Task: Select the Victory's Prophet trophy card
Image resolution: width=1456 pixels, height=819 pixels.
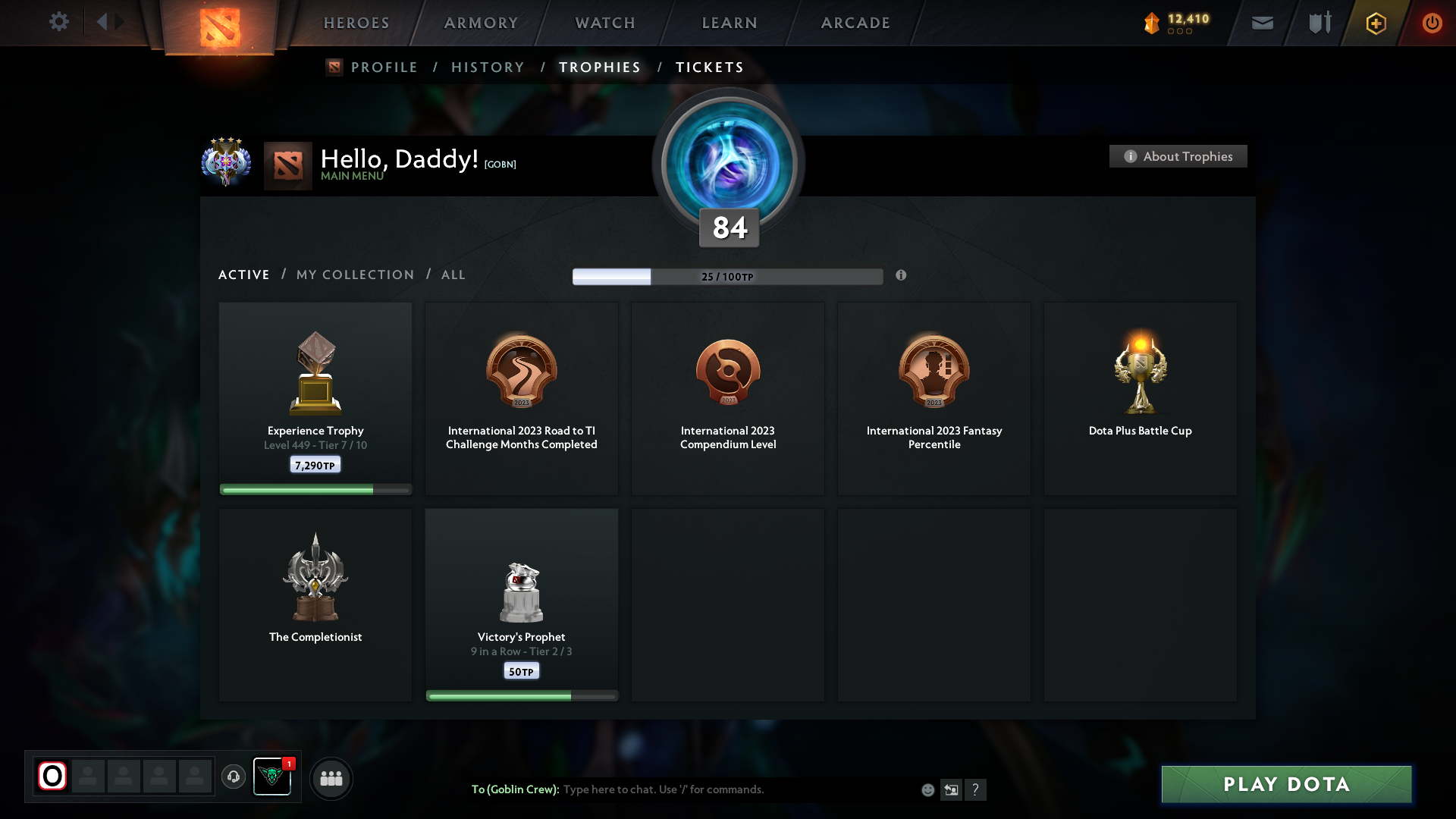Action: point(521,604)
